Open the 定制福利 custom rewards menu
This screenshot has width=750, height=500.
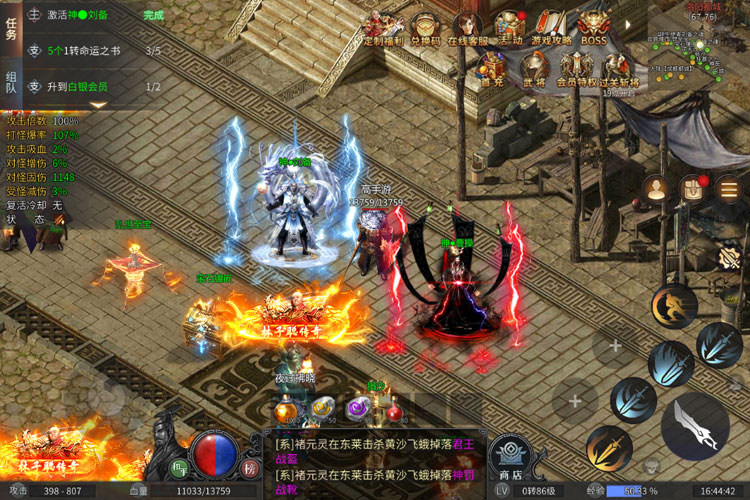pyautogui.click(x=381, y=27)
